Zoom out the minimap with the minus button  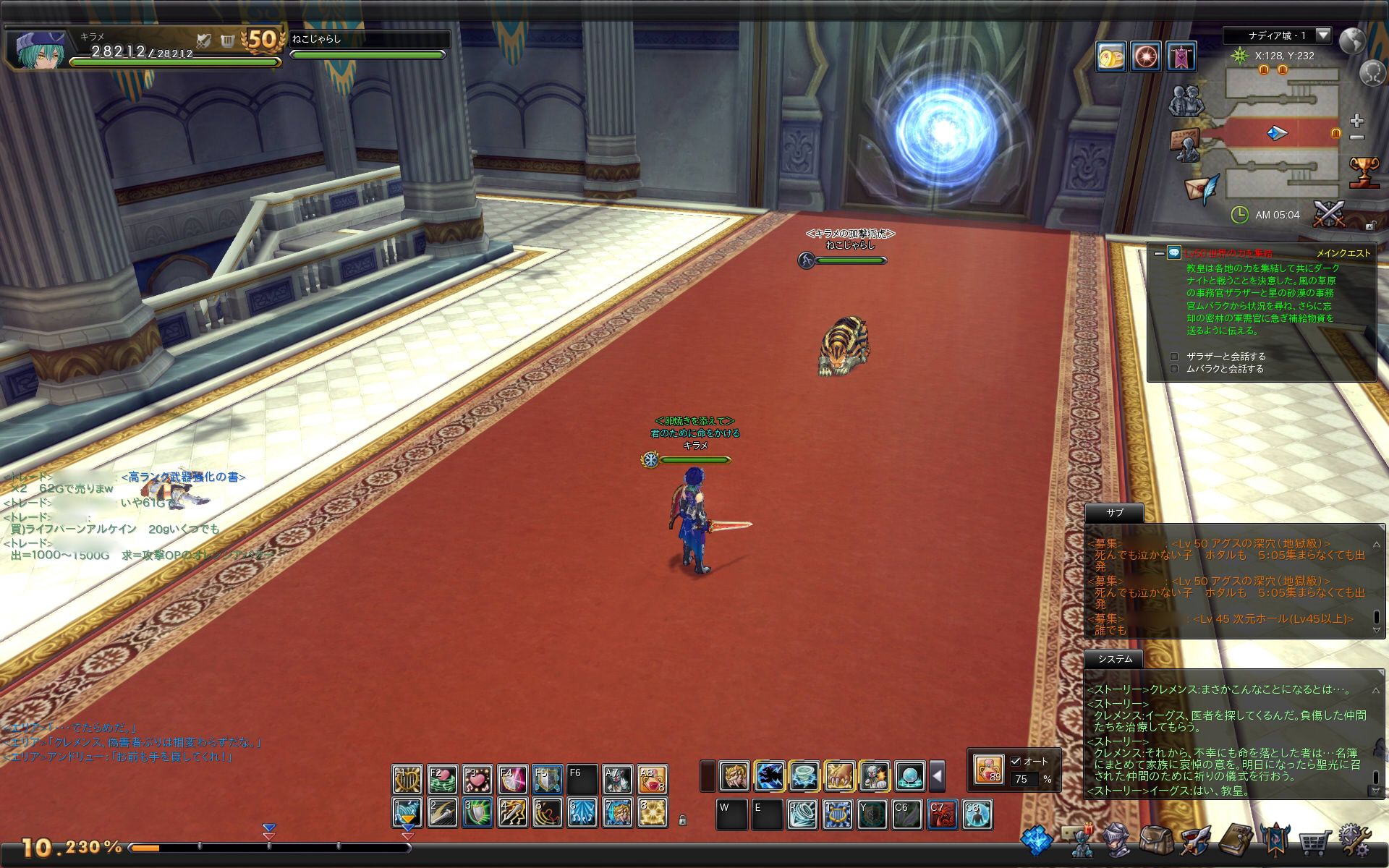tap(1357, 137)
